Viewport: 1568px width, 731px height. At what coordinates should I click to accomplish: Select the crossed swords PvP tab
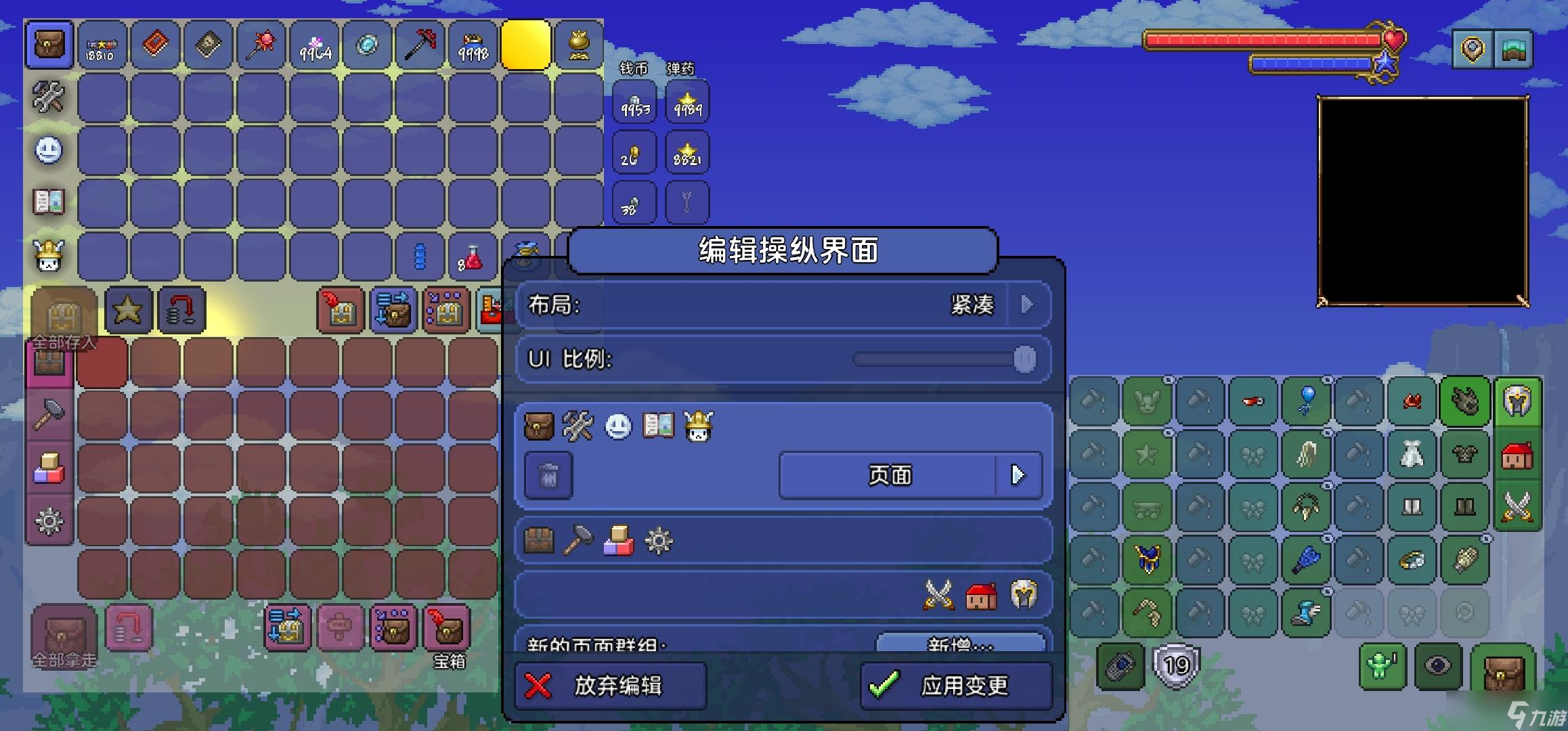1517,507
